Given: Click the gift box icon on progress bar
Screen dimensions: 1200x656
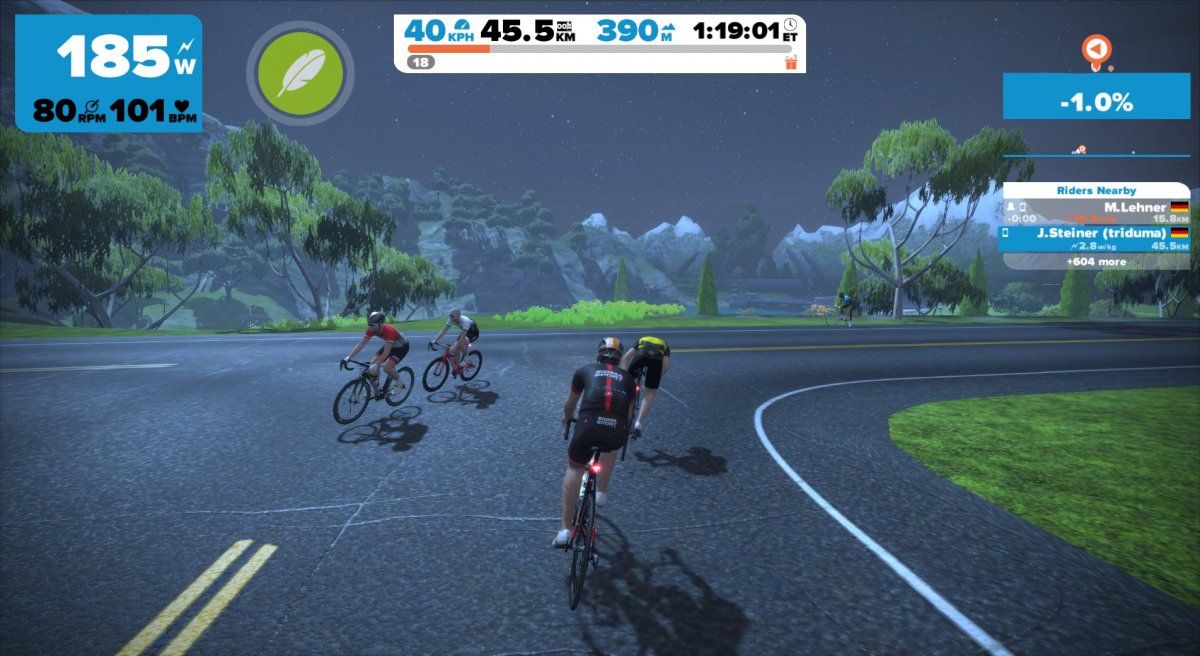Looking at the screenshot, I should coord(791,62).
